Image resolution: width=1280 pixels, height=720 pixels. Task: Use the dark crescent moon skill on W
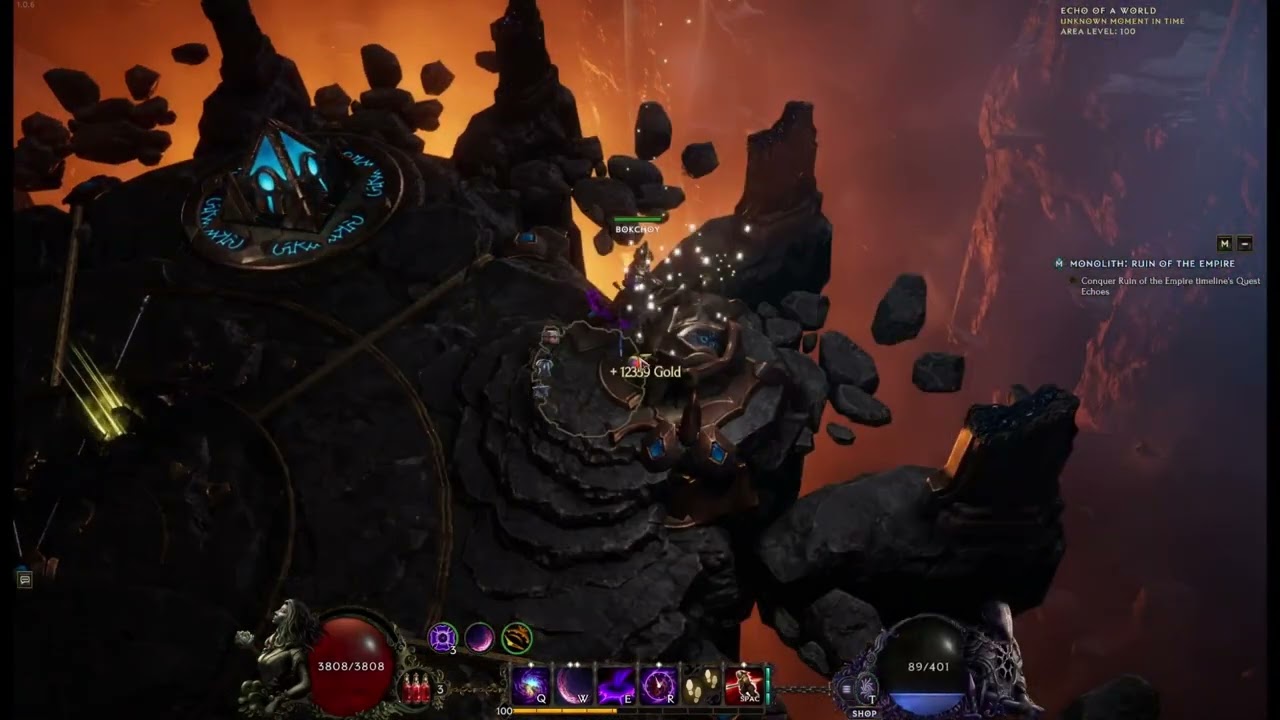point(574,686)
